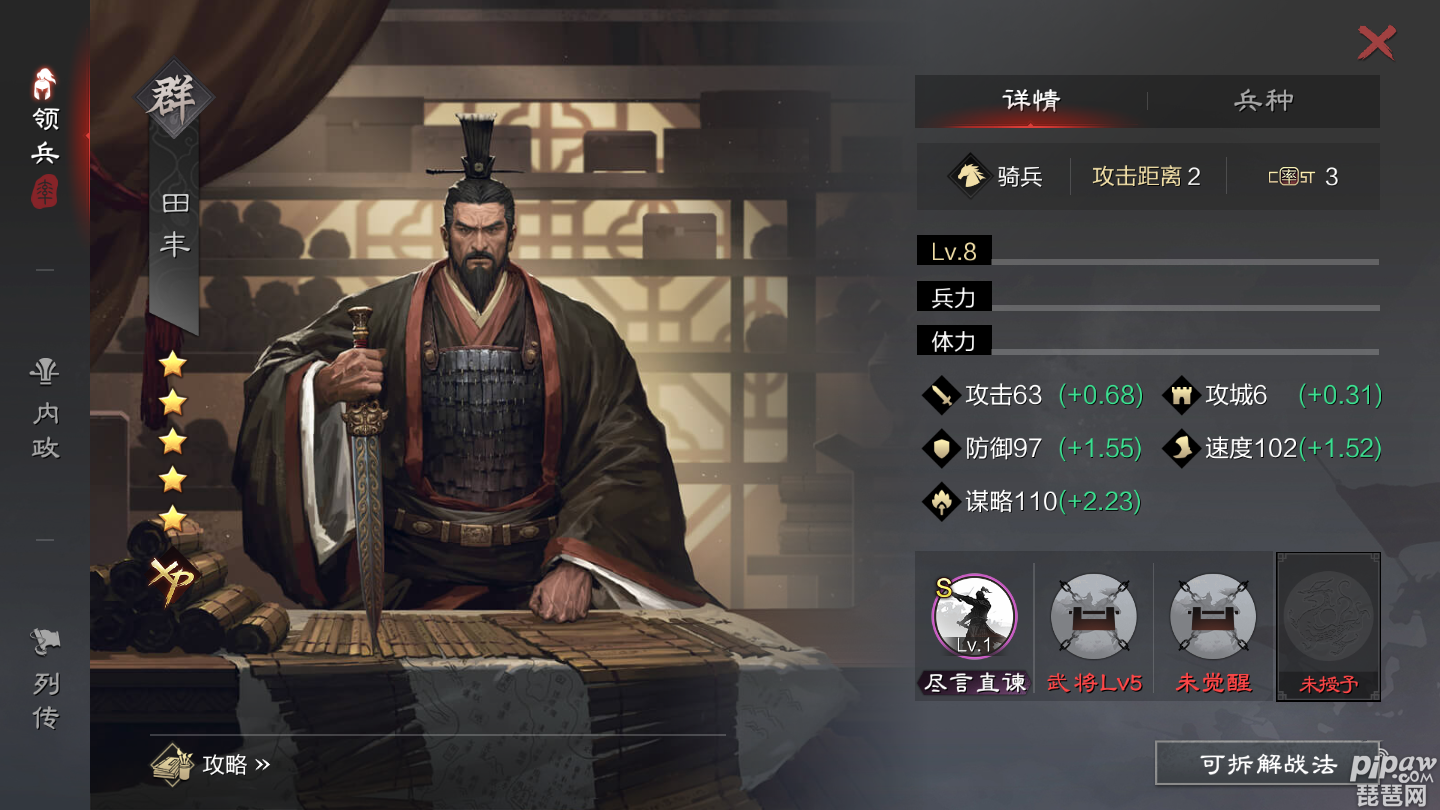Tap the 骑兵 cavalry troop type
Viewport: 1440px width, 810px height.
[996, 177]
